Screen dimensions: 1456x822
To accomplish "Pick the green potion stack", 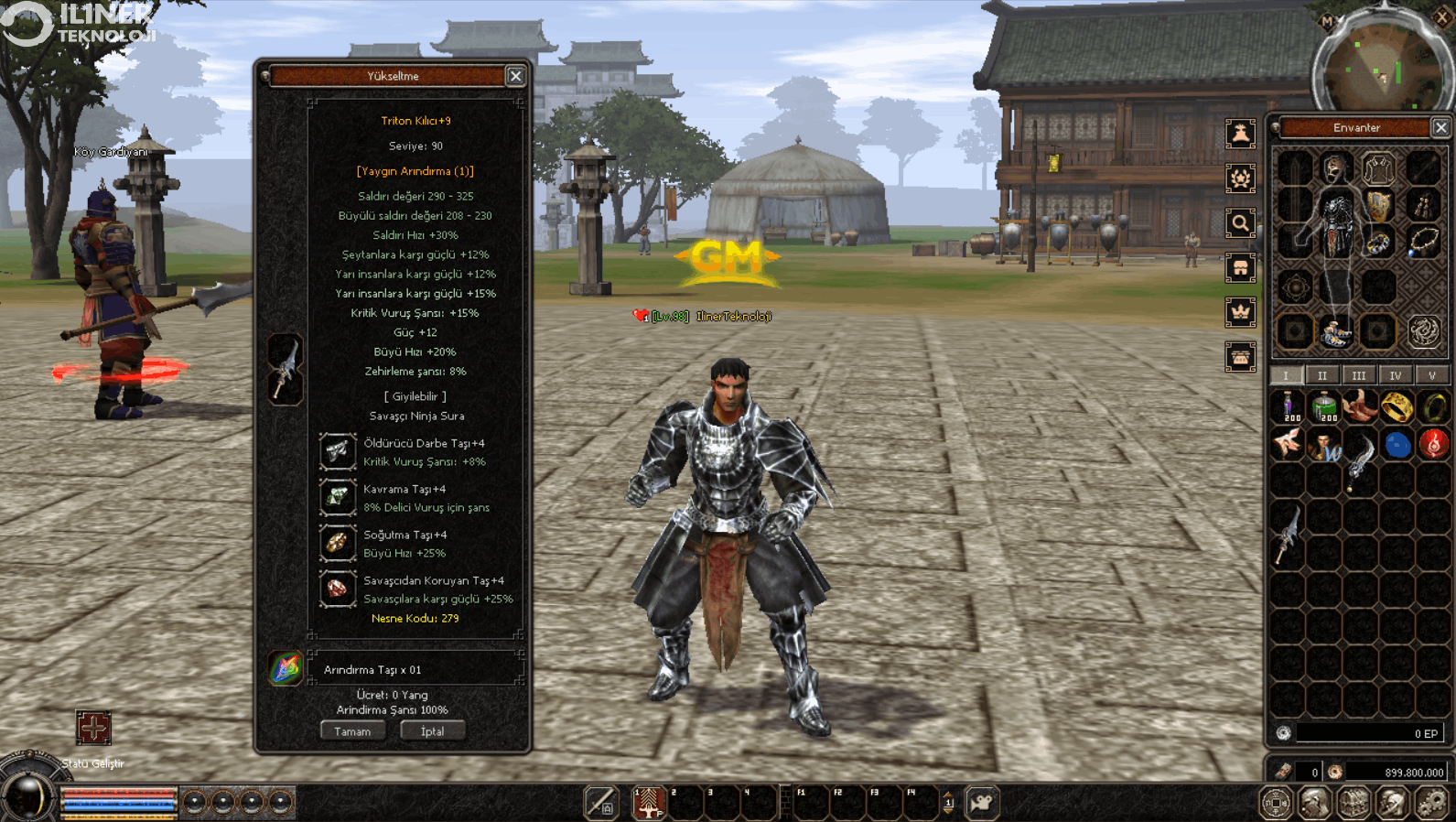I will click(x=1324, y=406).
